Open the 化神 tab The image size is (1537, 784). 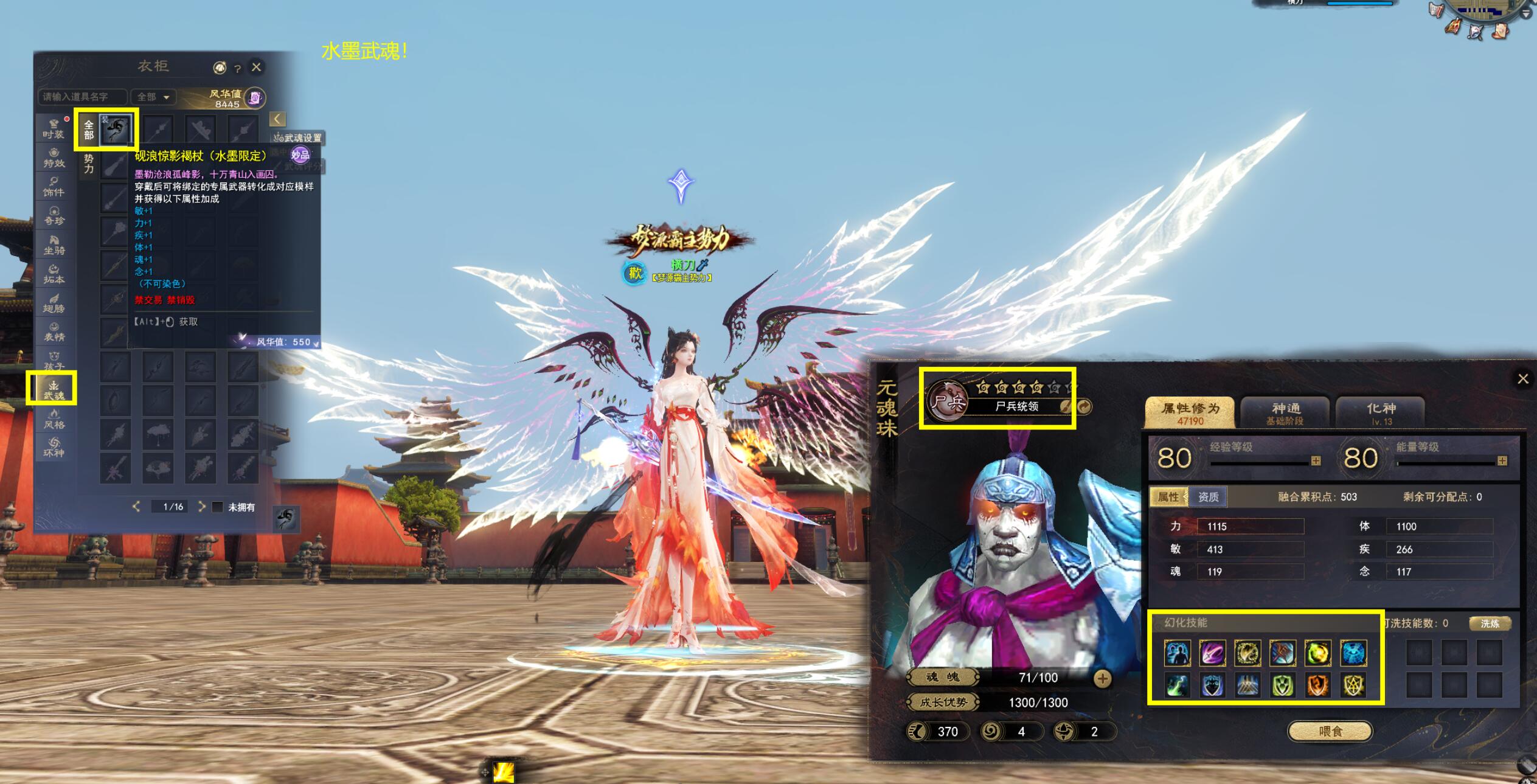click(1381, 413)
